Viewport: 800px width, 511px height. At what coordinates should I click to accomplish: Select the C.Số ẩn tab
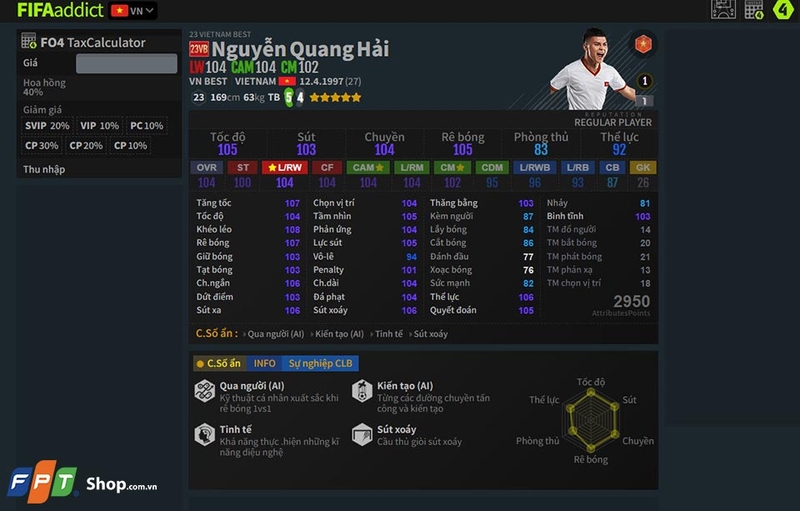pyautogui.click(x=219, y=363)
